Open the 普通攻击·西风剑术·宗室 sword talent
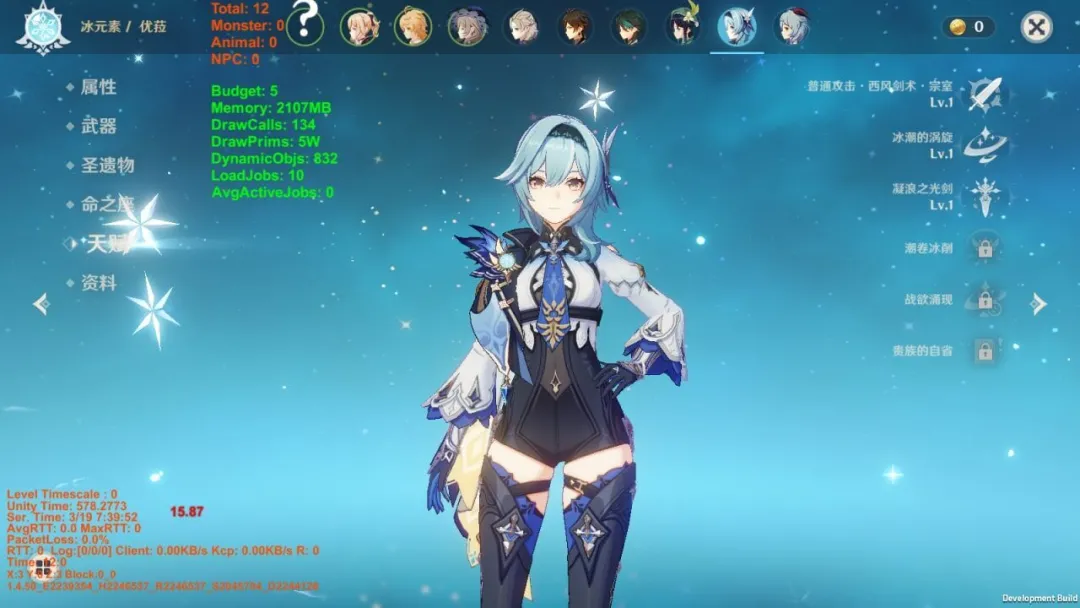Viewport: 1080px width, 608px height. pyautogui.click(x=985, y=94)
